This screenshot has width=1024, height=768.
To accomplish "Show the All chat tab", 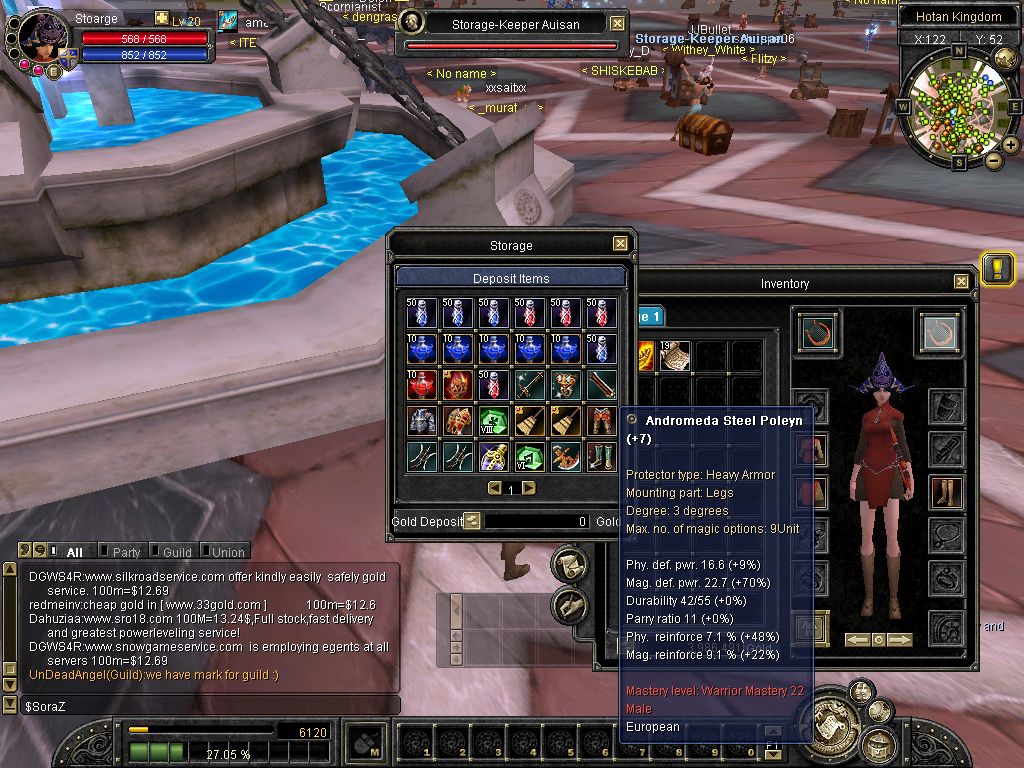I will click(x=74, y=552).
